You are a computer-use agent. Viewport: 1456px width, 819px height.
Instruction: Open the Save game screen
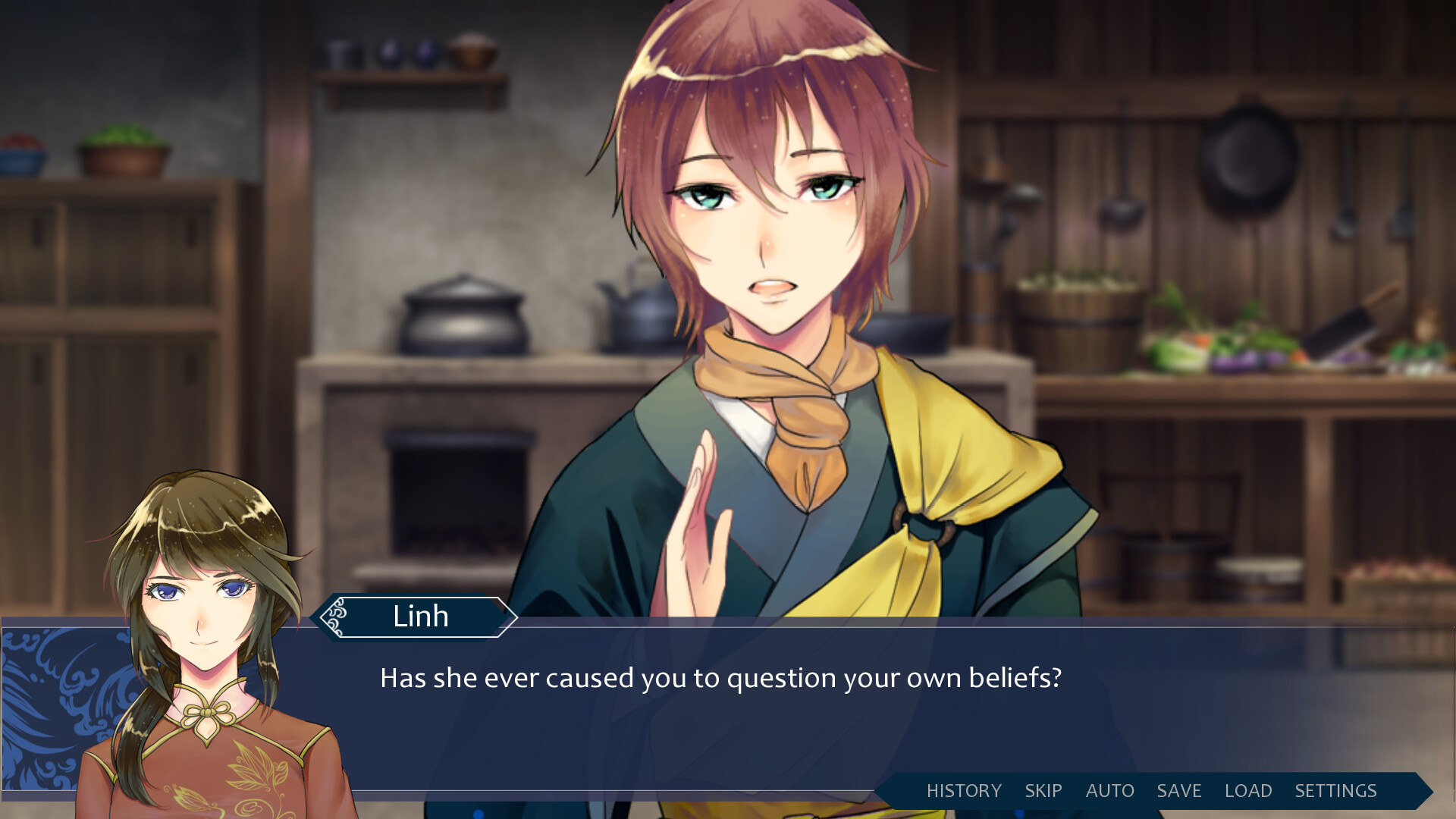[1178, 790]
